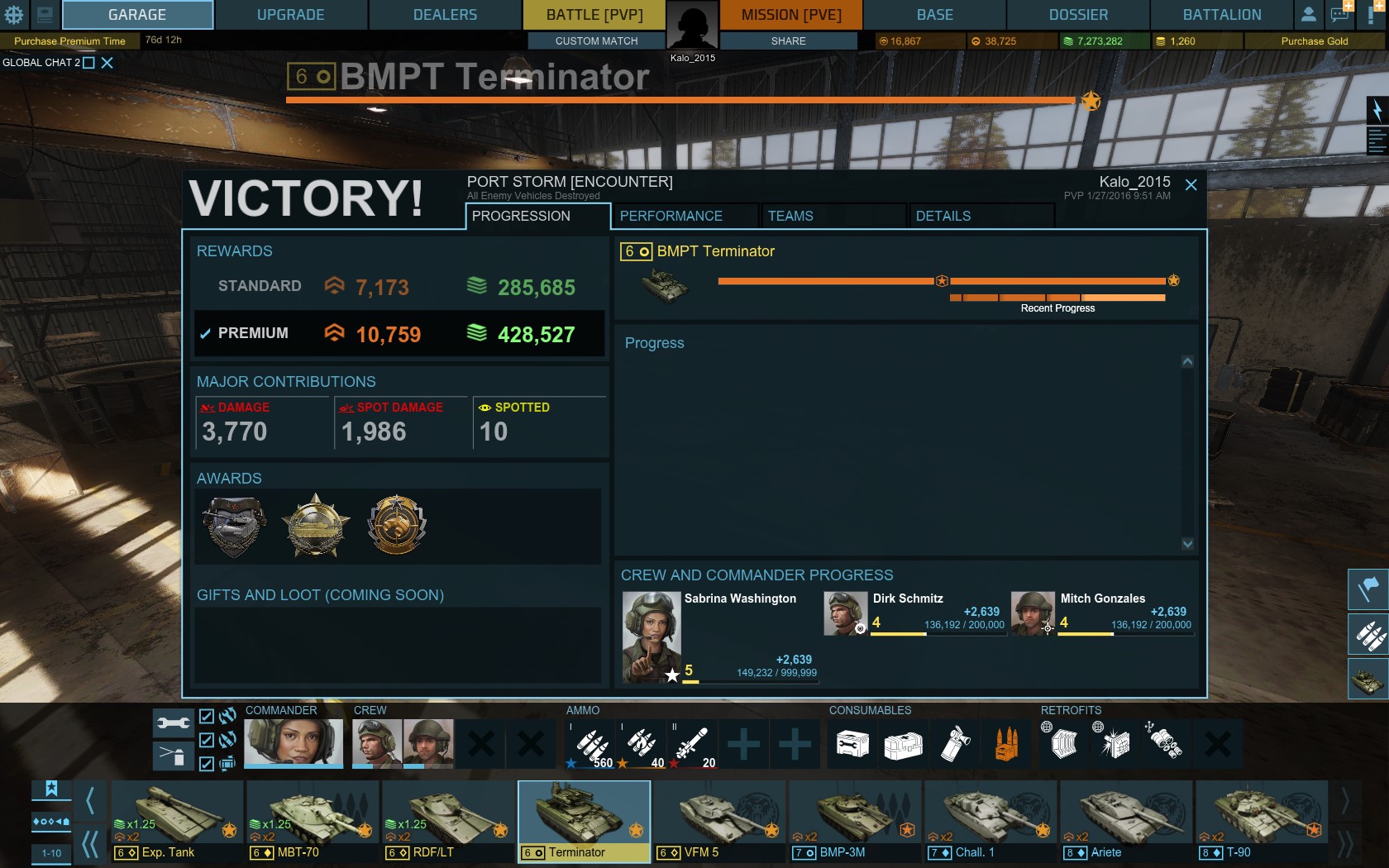Open game settings gear icon

(x=14, y=15)
